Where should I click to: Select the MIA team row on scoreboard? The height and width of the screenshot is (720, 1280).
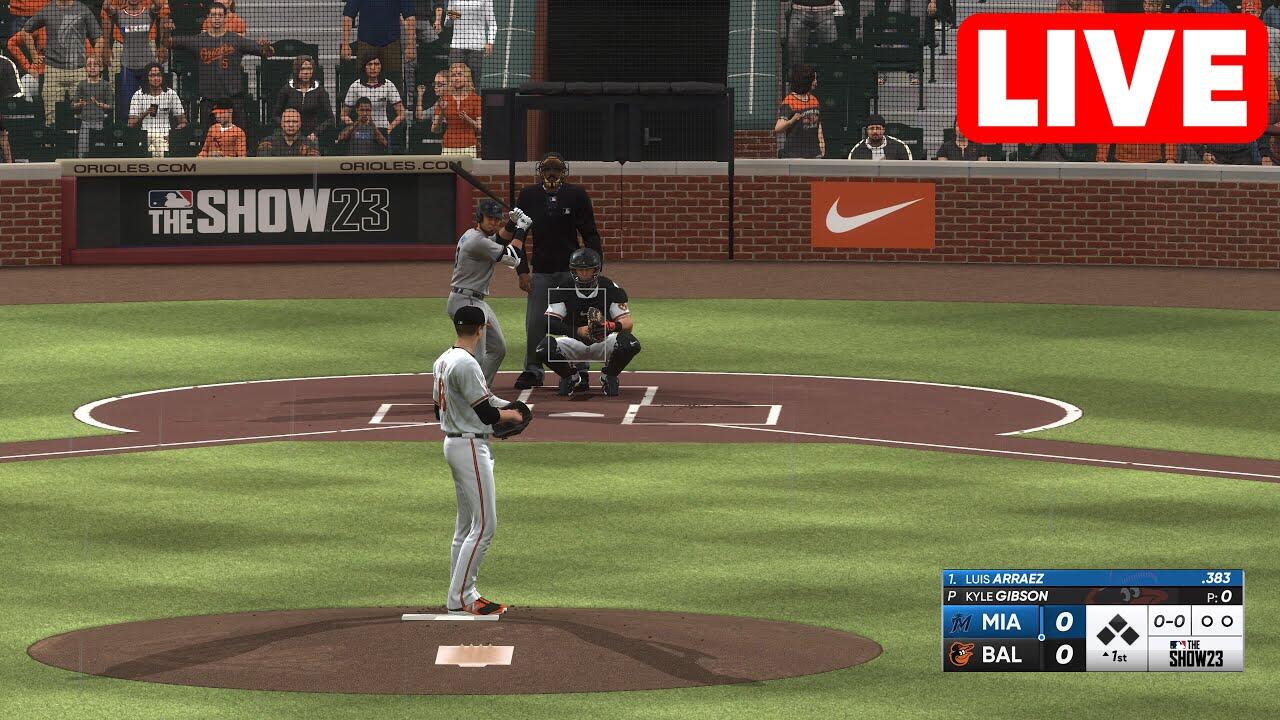pos(1012,622)
